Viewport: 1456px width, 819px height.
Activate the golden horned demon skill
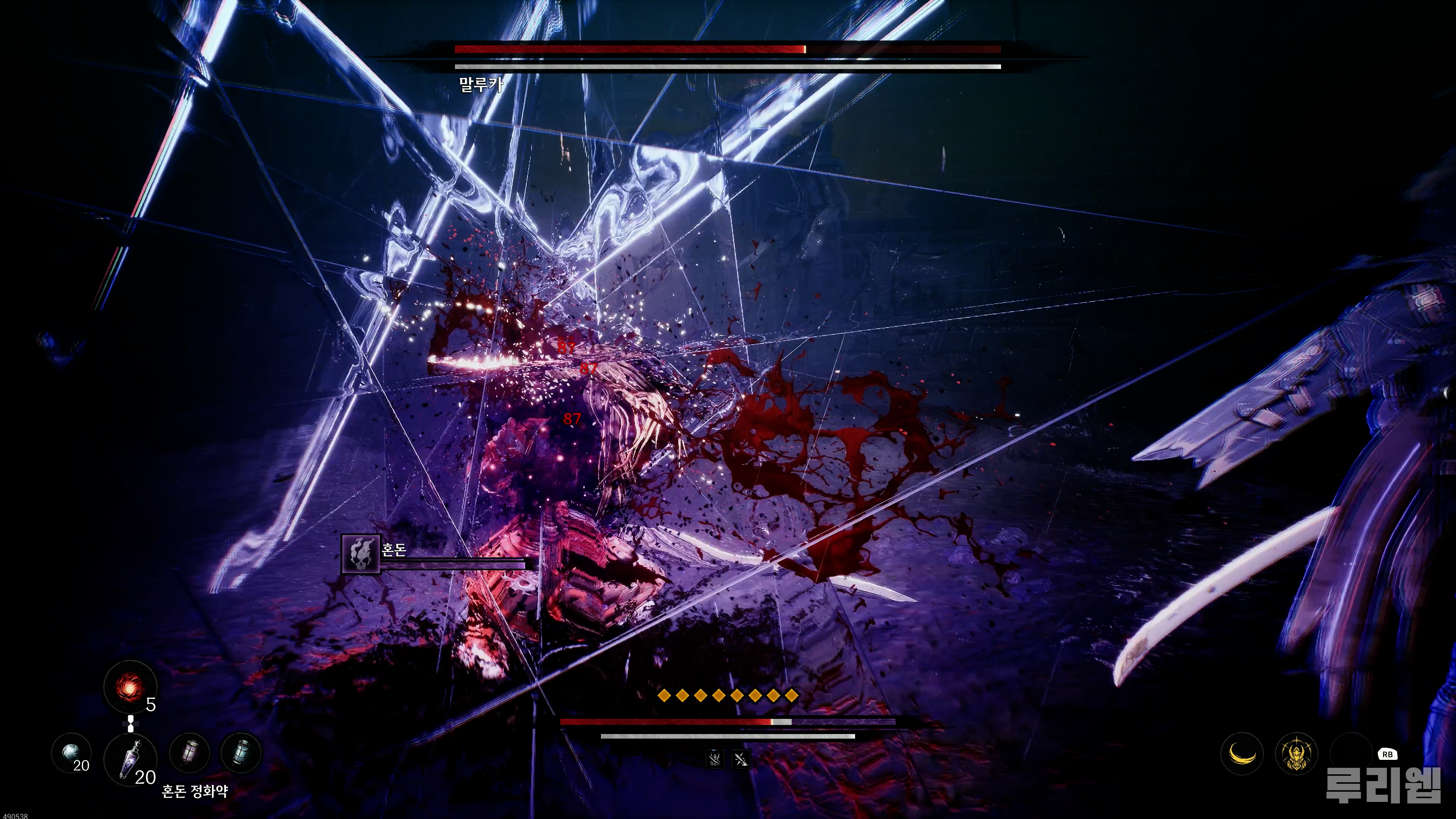pos(1297,753)
